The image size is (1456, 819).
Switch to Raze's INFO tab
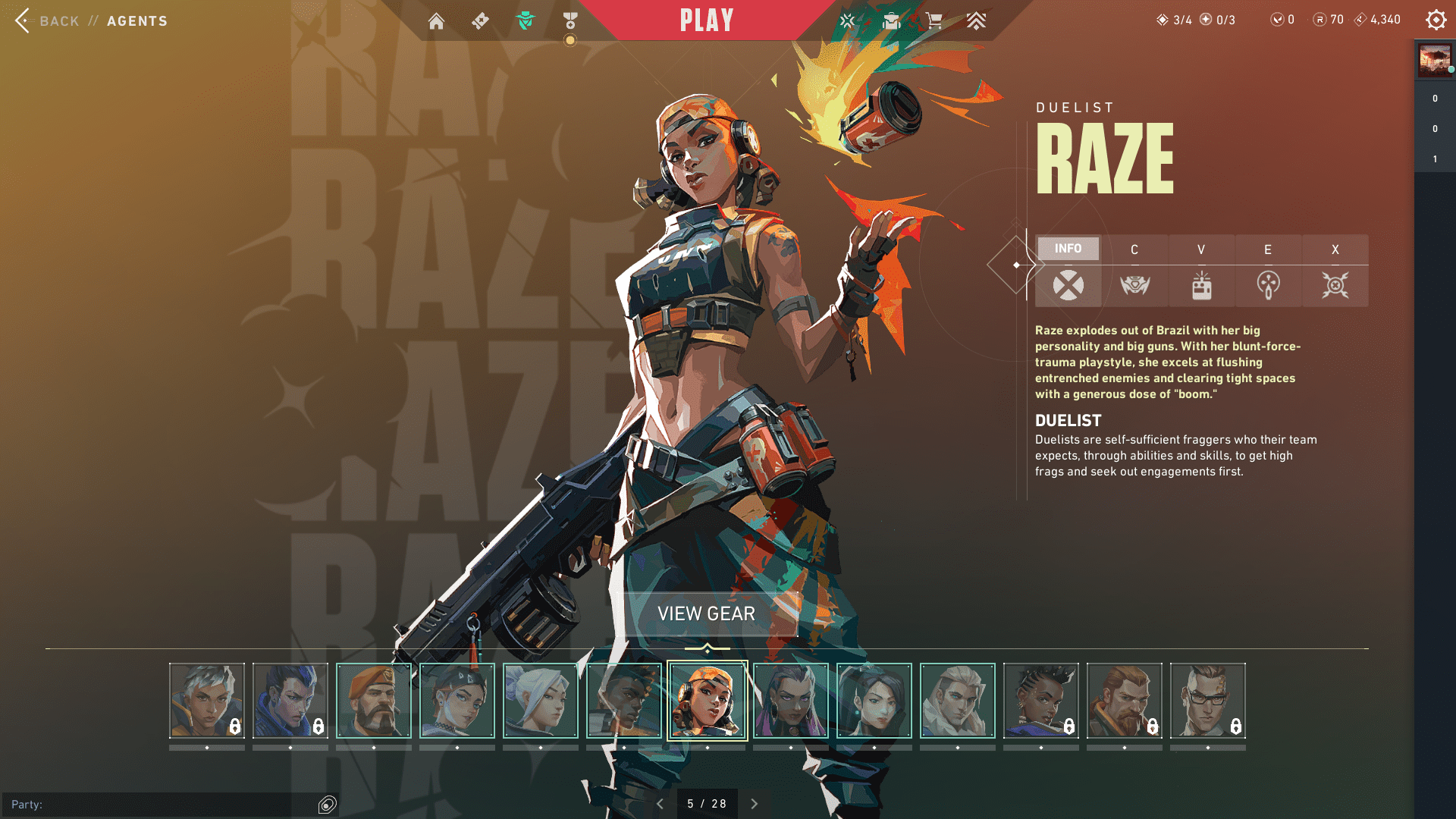click(x=1068, y=249)
